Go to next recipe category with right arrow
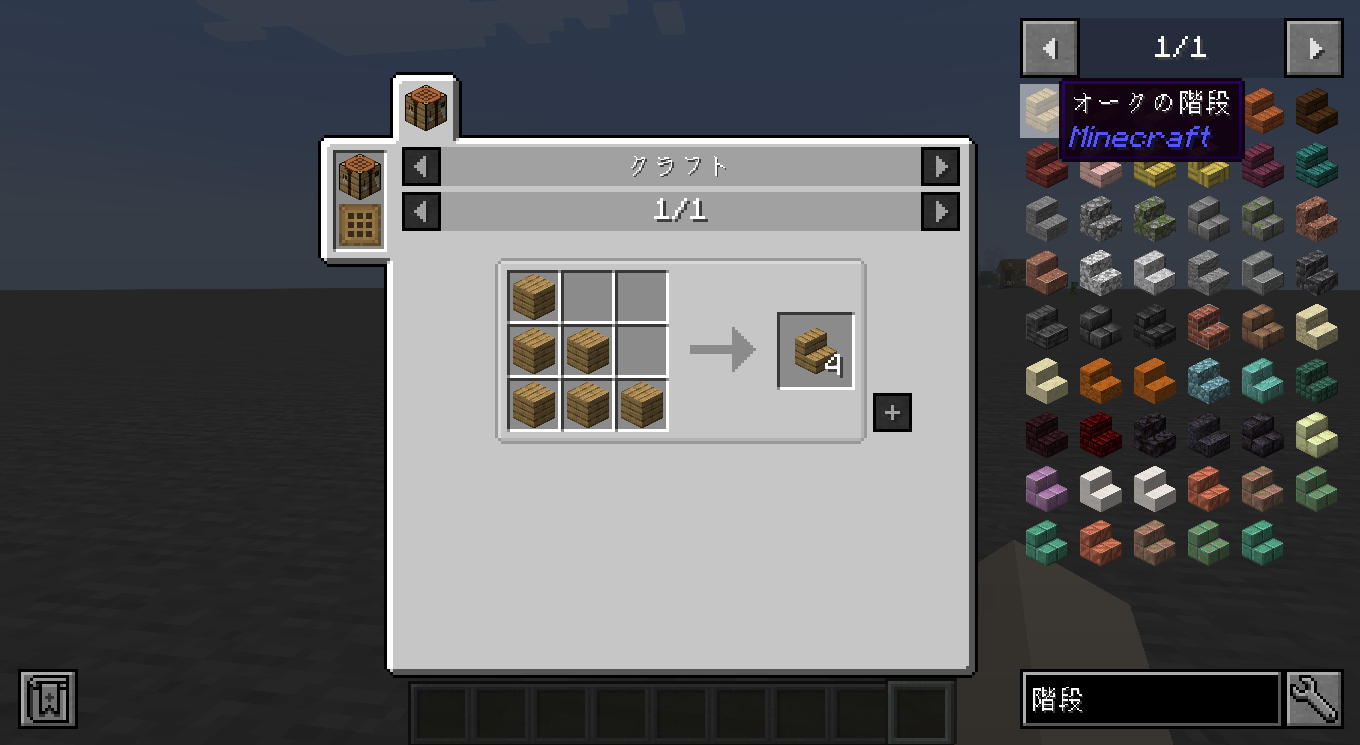This screenshot has height=745, width=1360. click(939, 167)
